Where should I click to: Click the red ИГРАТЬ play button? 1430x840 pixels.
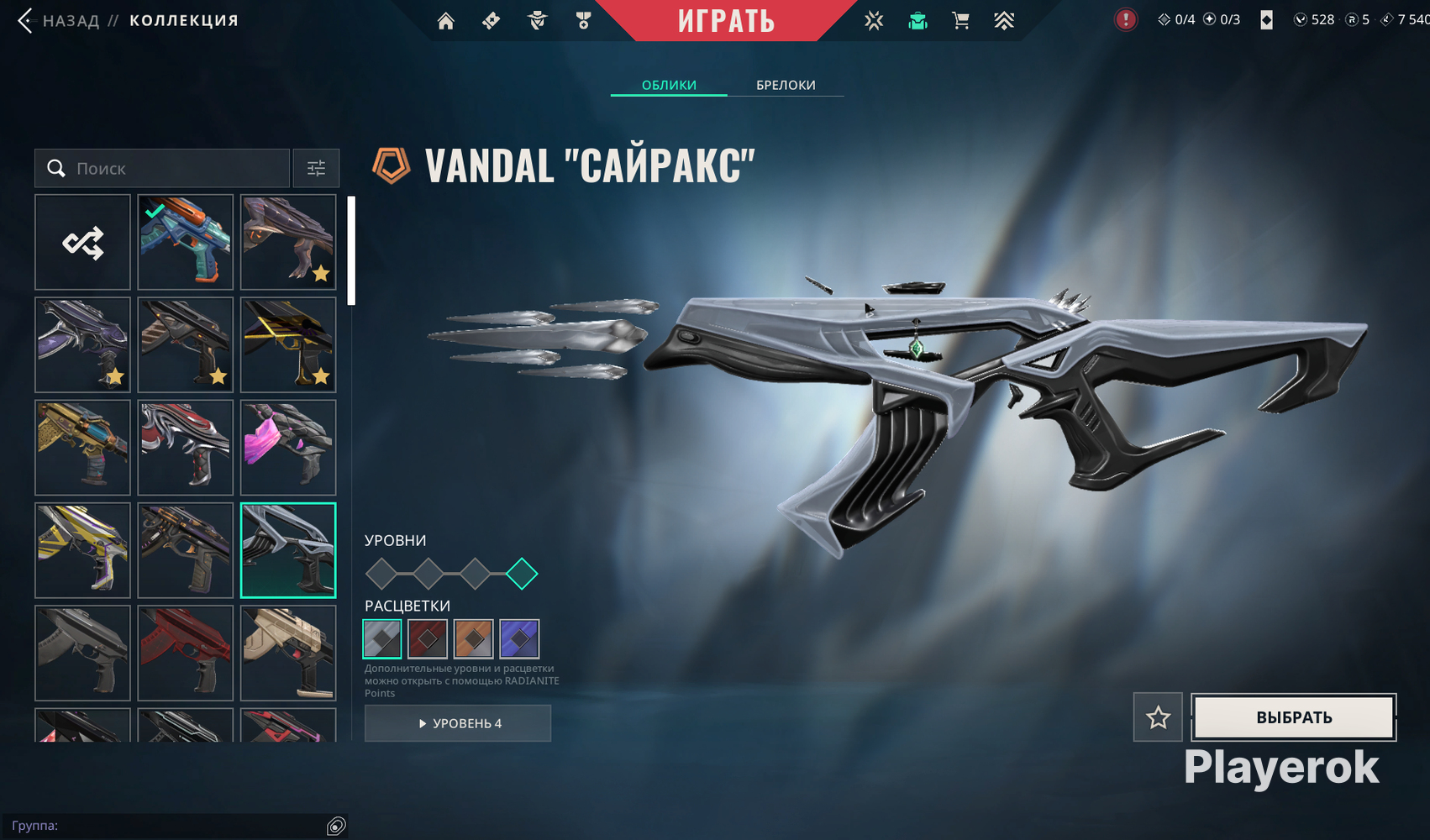[x=726, y=21]
